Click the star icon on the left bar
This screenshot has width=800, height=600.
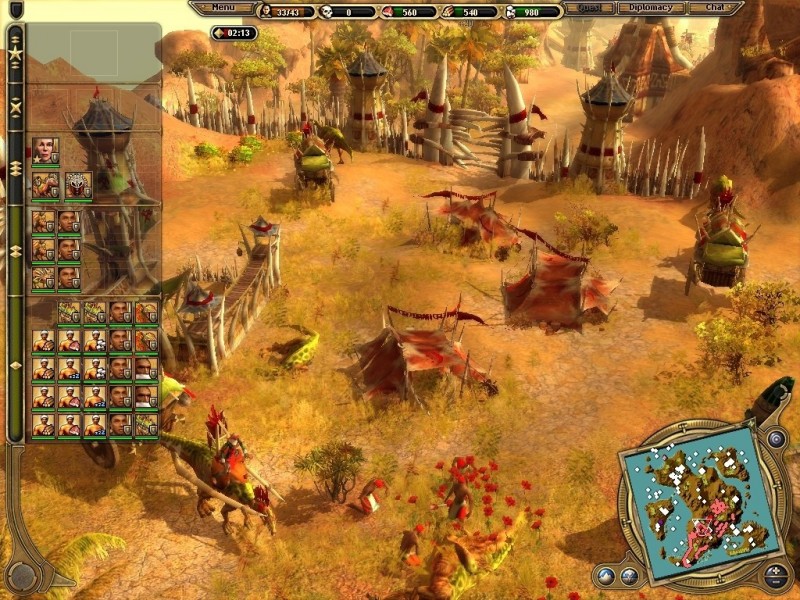[15, 52]
